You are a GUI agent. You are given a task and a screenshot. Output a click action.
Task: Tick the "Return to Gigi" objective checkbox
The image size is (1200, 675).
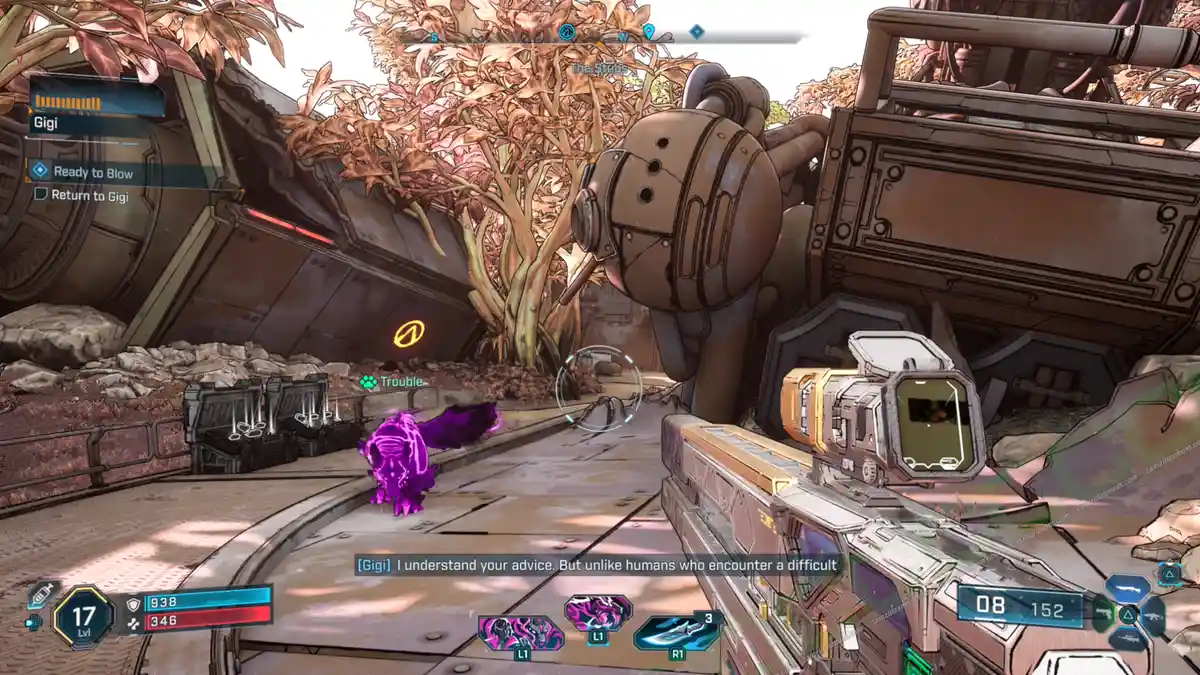tap(41, 195)
